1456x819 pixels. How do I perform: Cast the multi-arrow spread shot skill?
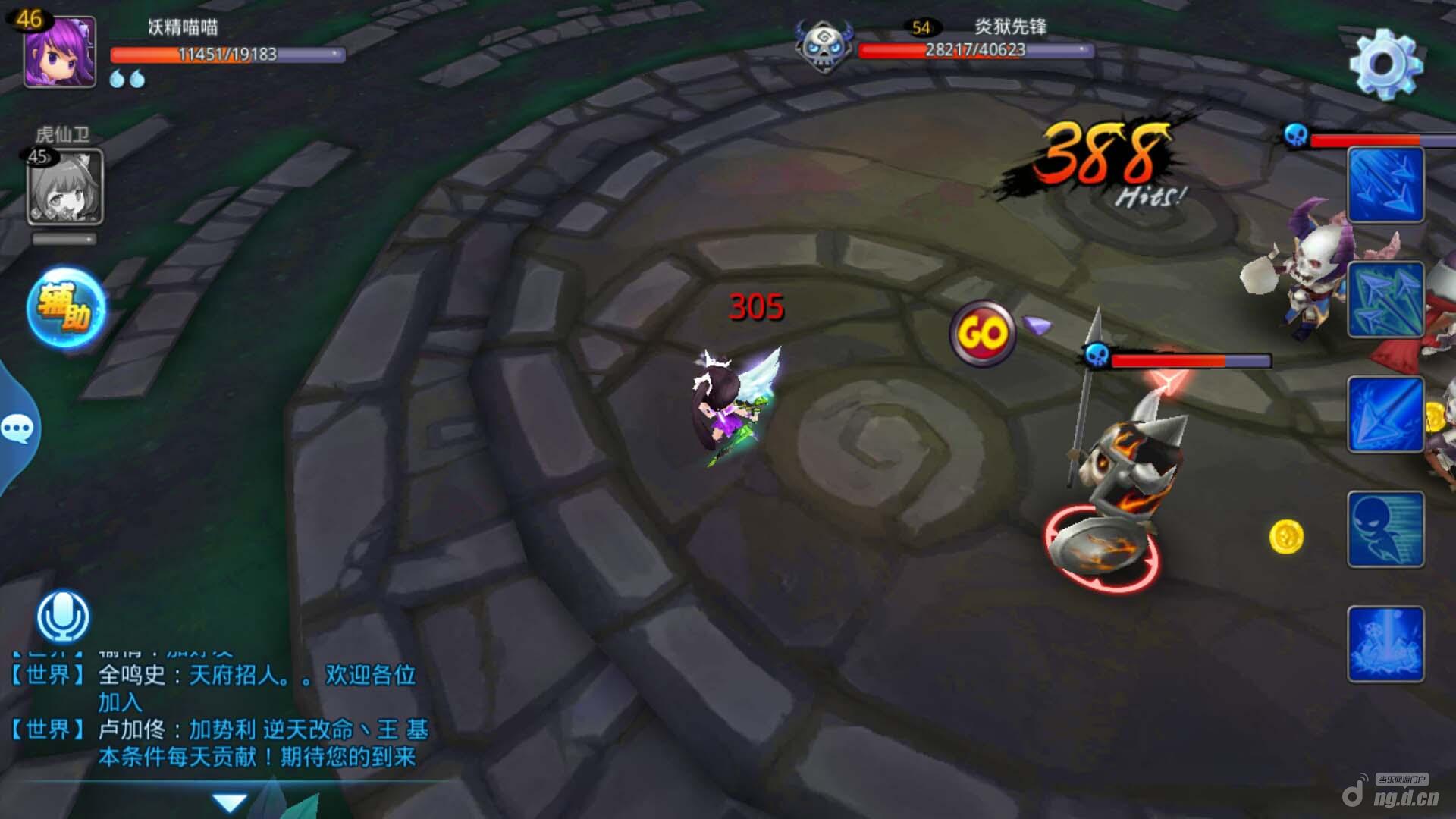pos(1385,300)
